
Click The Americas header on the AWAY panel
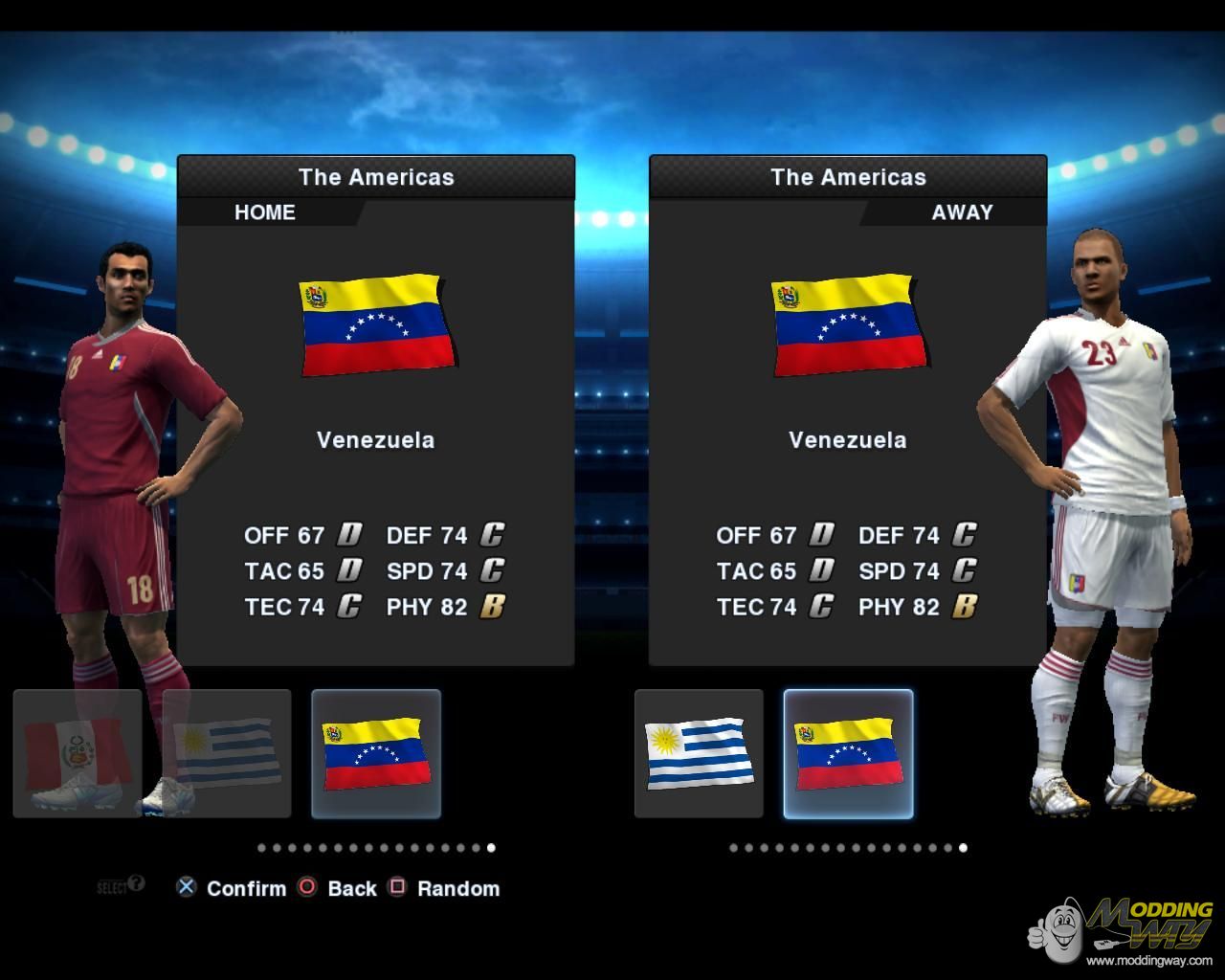point(848,177)
